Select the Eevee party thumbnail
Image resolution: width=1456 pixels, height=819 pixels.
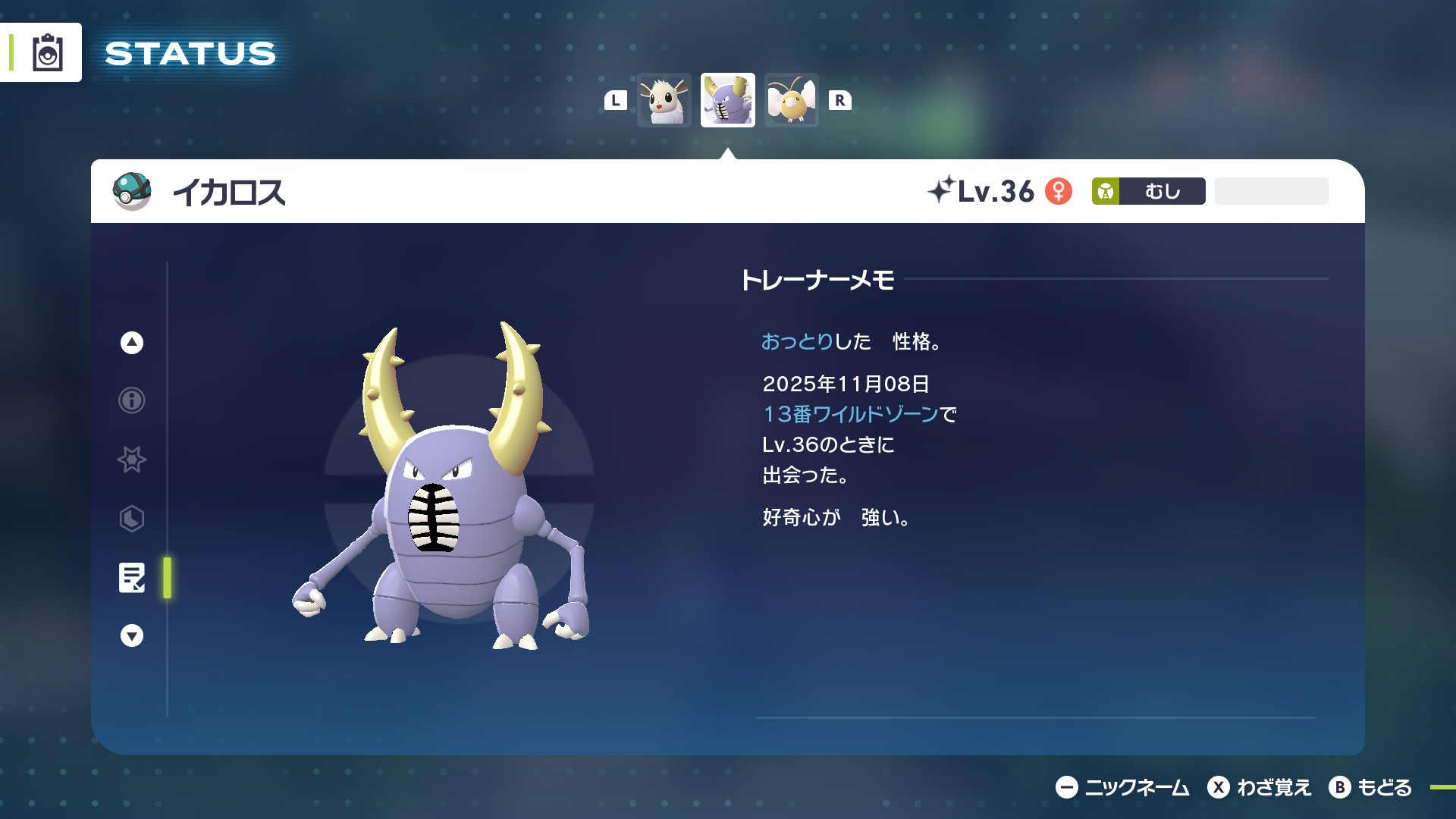(664, 100)
